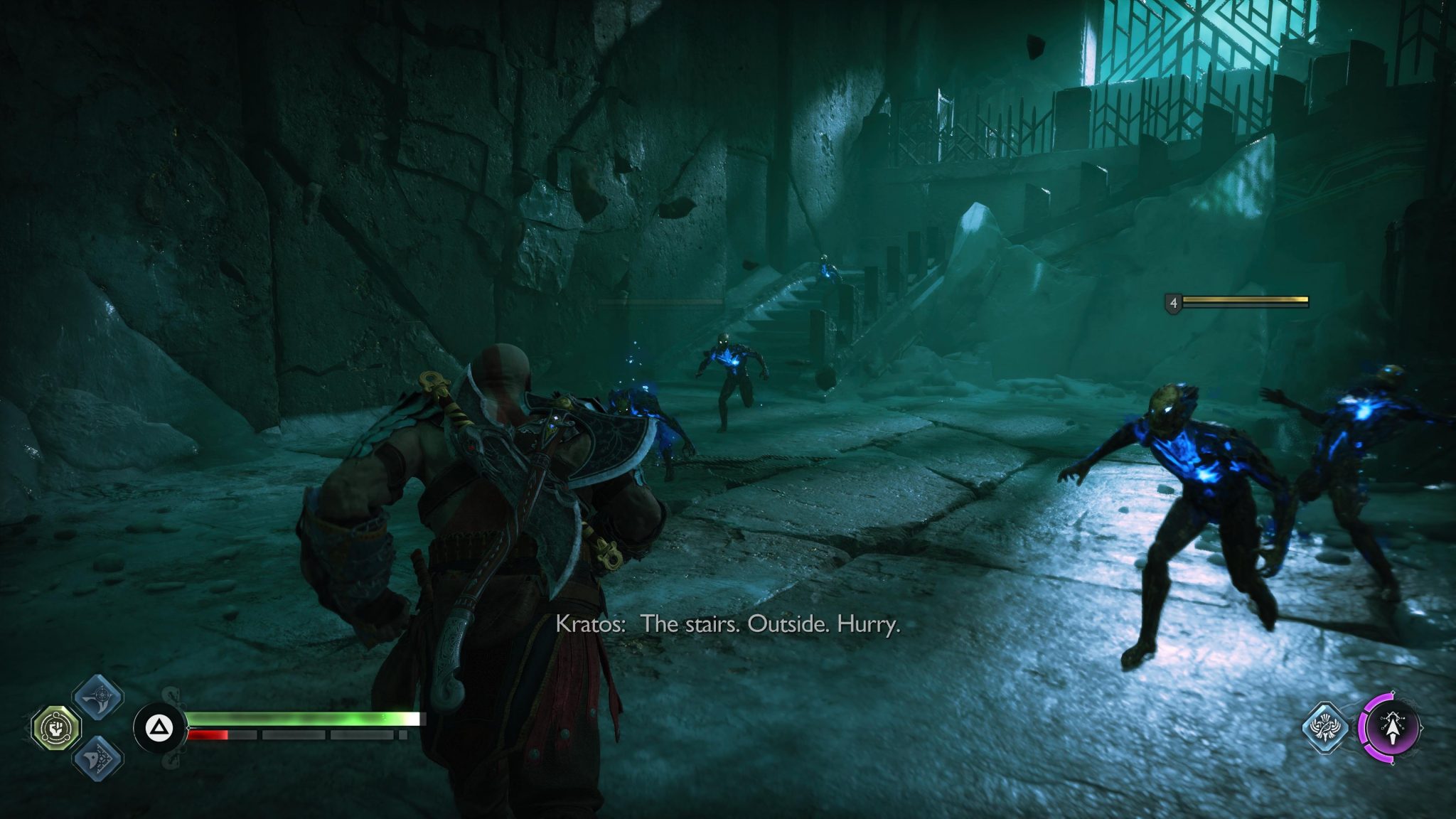Viewport: 1456px width, 819px height.
Task: Activate the lower blue axe runic attack
Action: click(x=98, y=757)
